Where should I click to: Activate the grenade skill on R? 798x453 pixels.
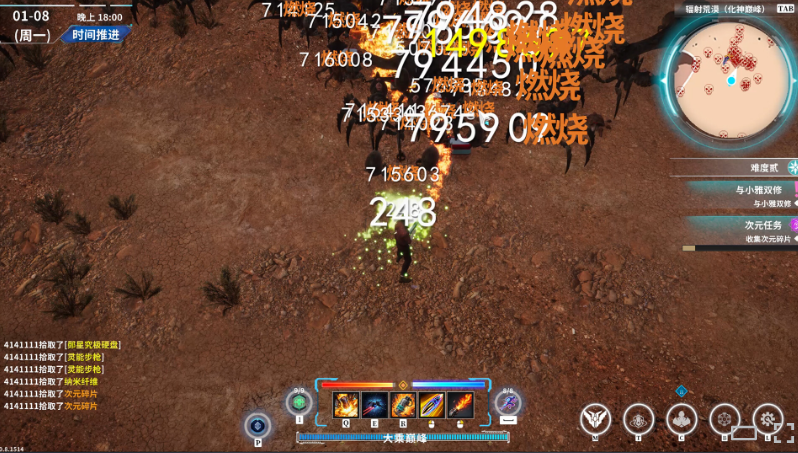[x=403, y=405]
